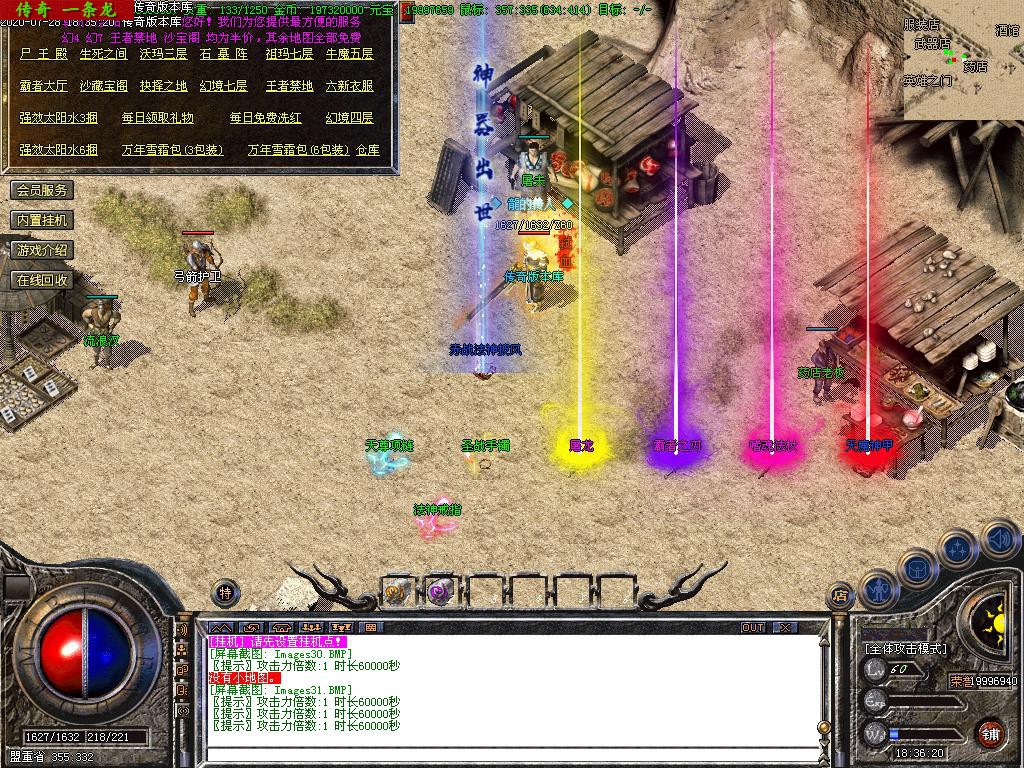Viewport: 1024px width, 768px height.
Task: Click the round 特 button
Action: [225, 591]
